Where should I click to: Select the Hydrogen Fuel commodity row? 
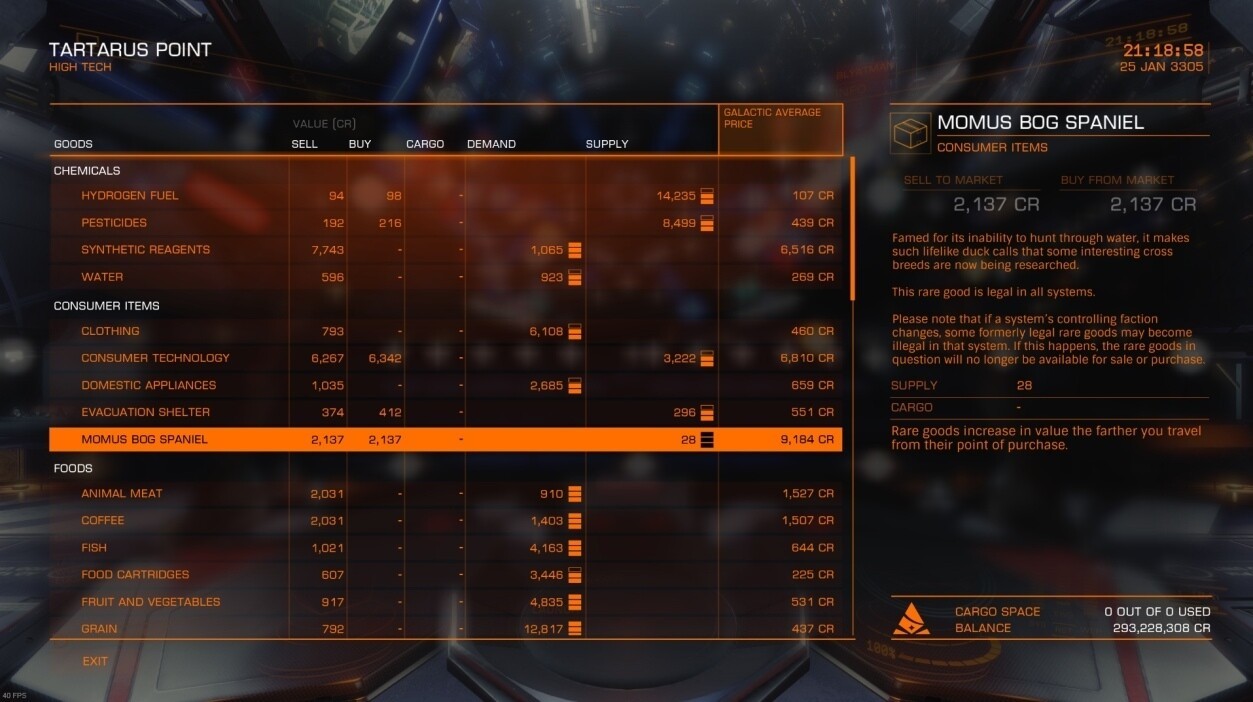pyautogui.click(x=130, y=196)
